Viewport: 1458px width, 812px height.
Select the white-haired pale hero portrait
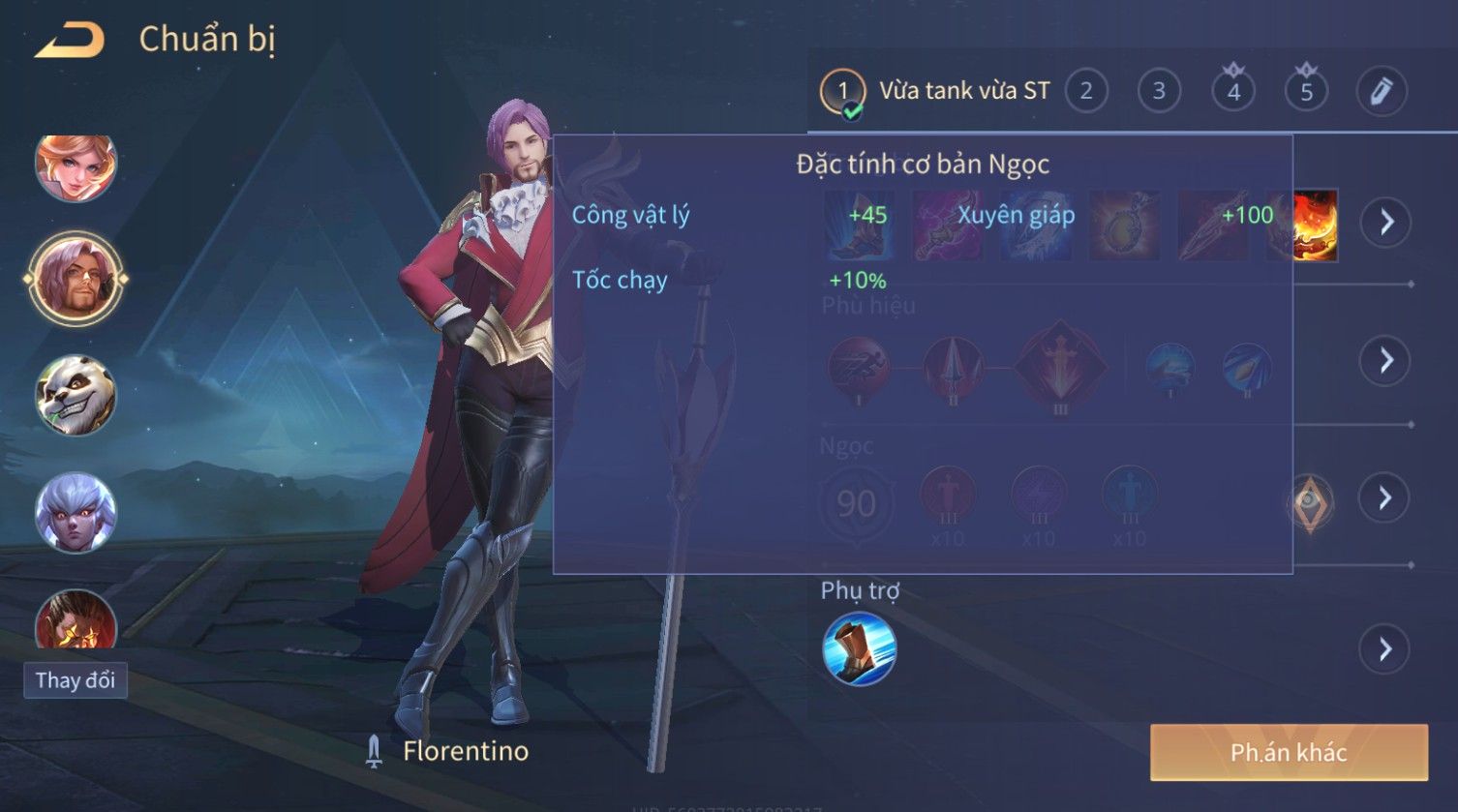coord(76,512)
